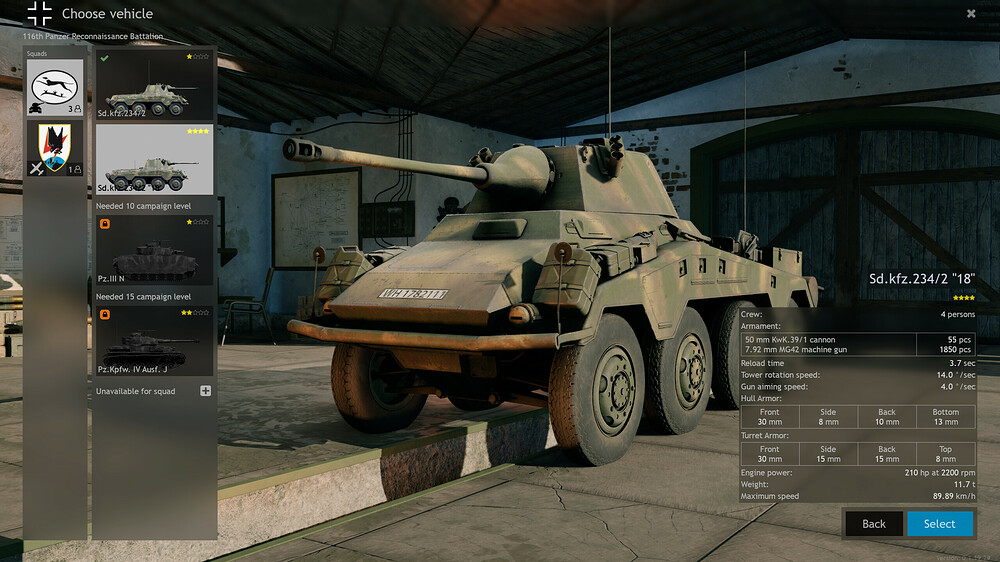
Task: Switch to the greyhound emblem tank squad
Action: 55,87
